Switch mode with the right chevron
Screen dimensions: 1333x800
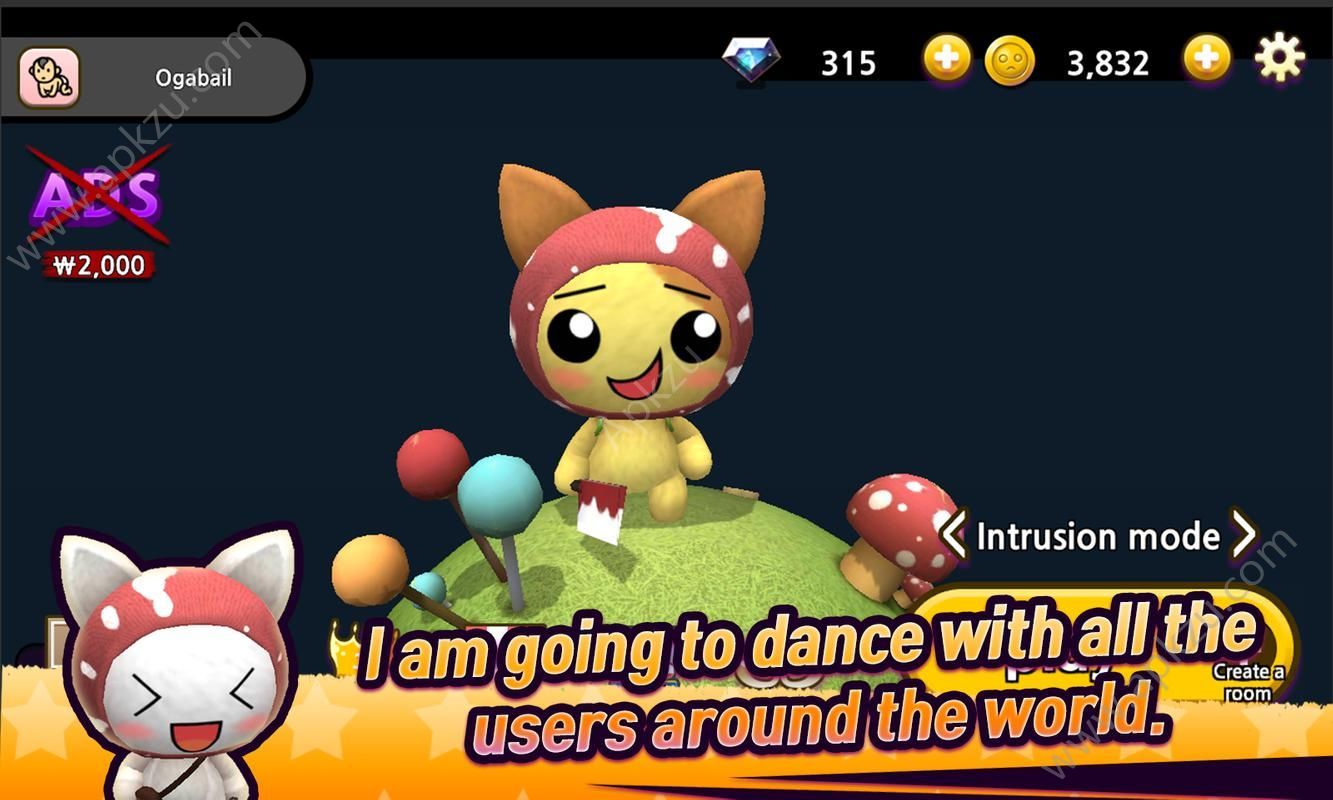1245,536
